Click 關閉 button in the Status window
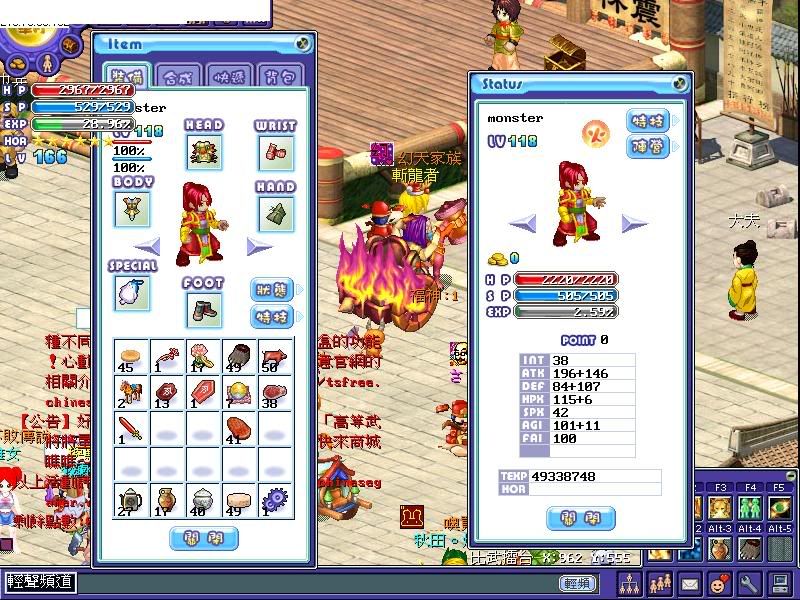 click(x=580, y=519)
